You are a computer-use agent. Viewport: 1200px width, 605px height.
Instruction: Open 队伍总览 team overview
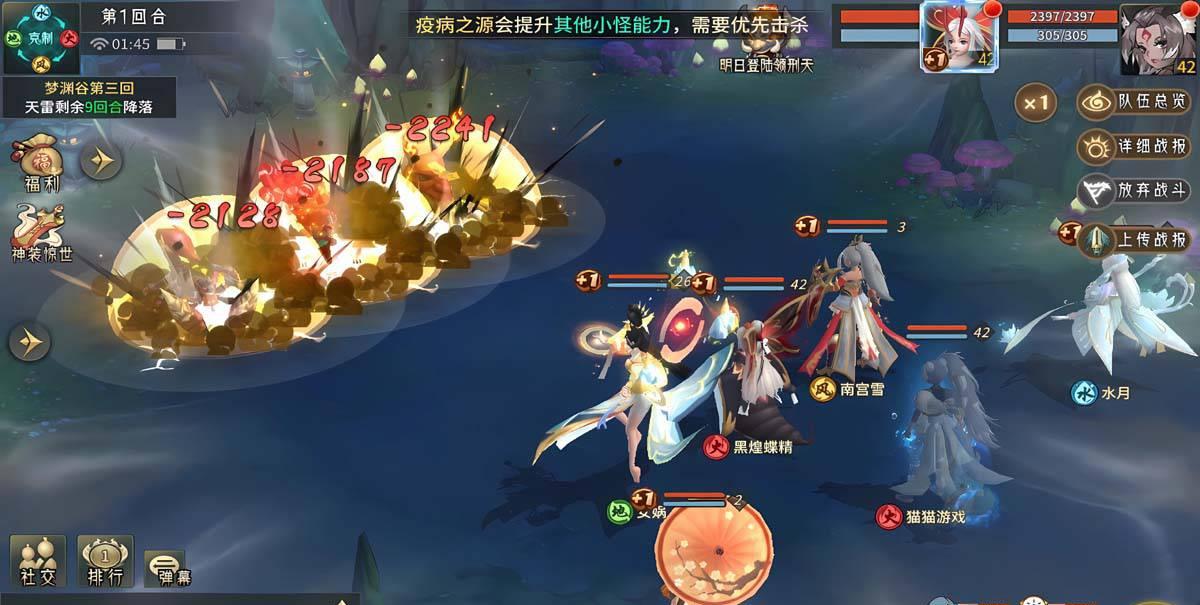pos(1135,102)
